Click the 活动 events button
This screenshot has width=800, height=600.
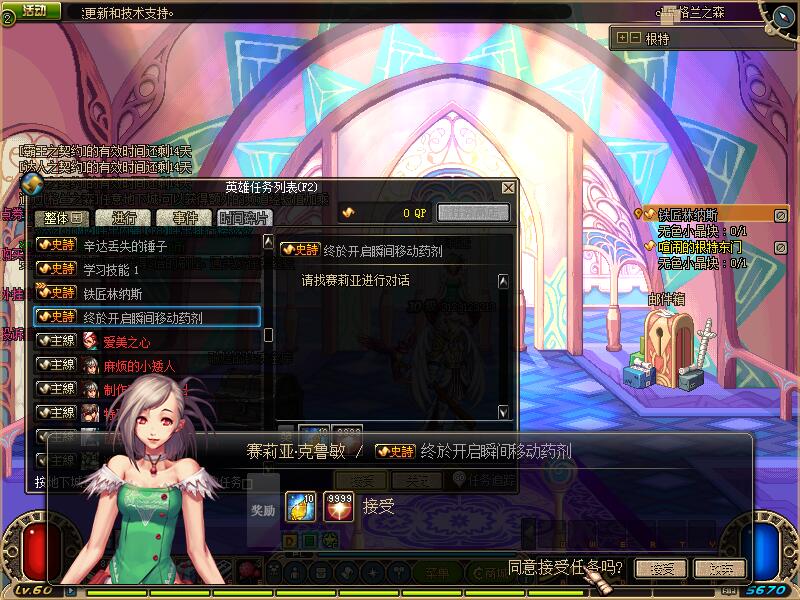[x=34, y=10]
